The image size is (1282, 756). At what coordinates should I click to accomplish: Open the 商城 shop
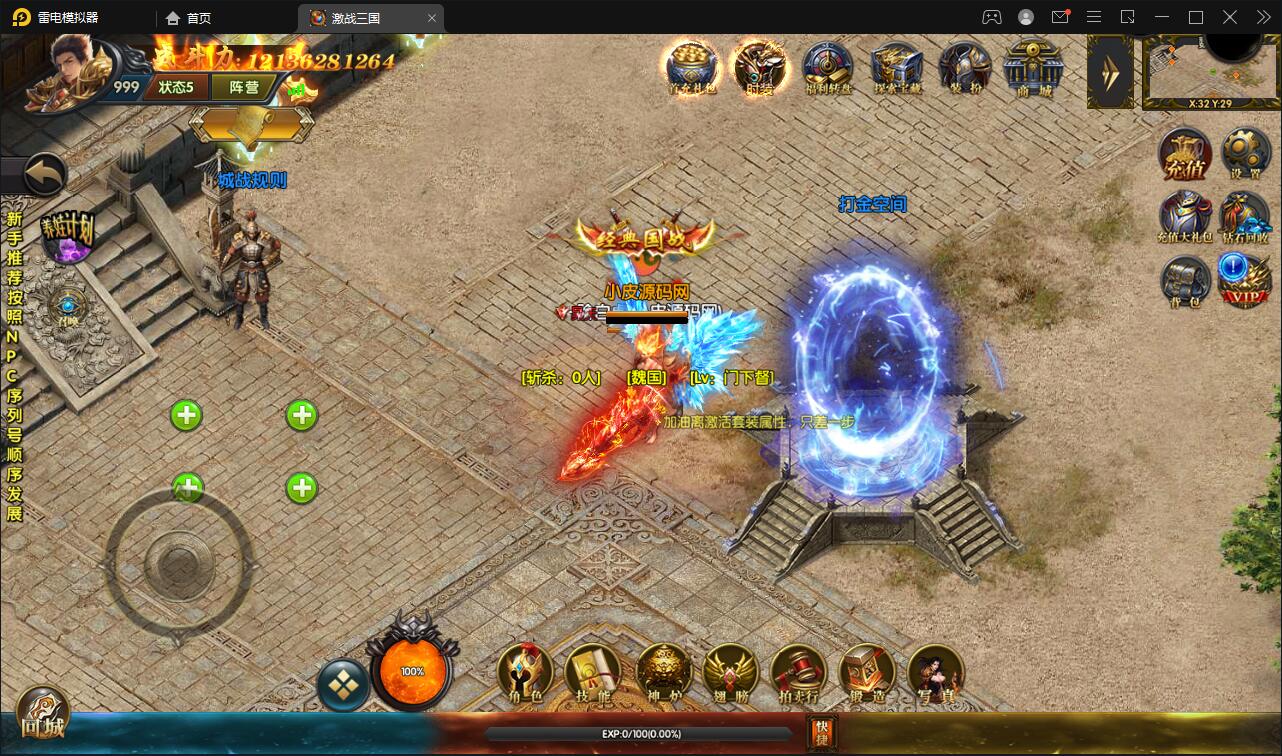tap(1034, 68)
